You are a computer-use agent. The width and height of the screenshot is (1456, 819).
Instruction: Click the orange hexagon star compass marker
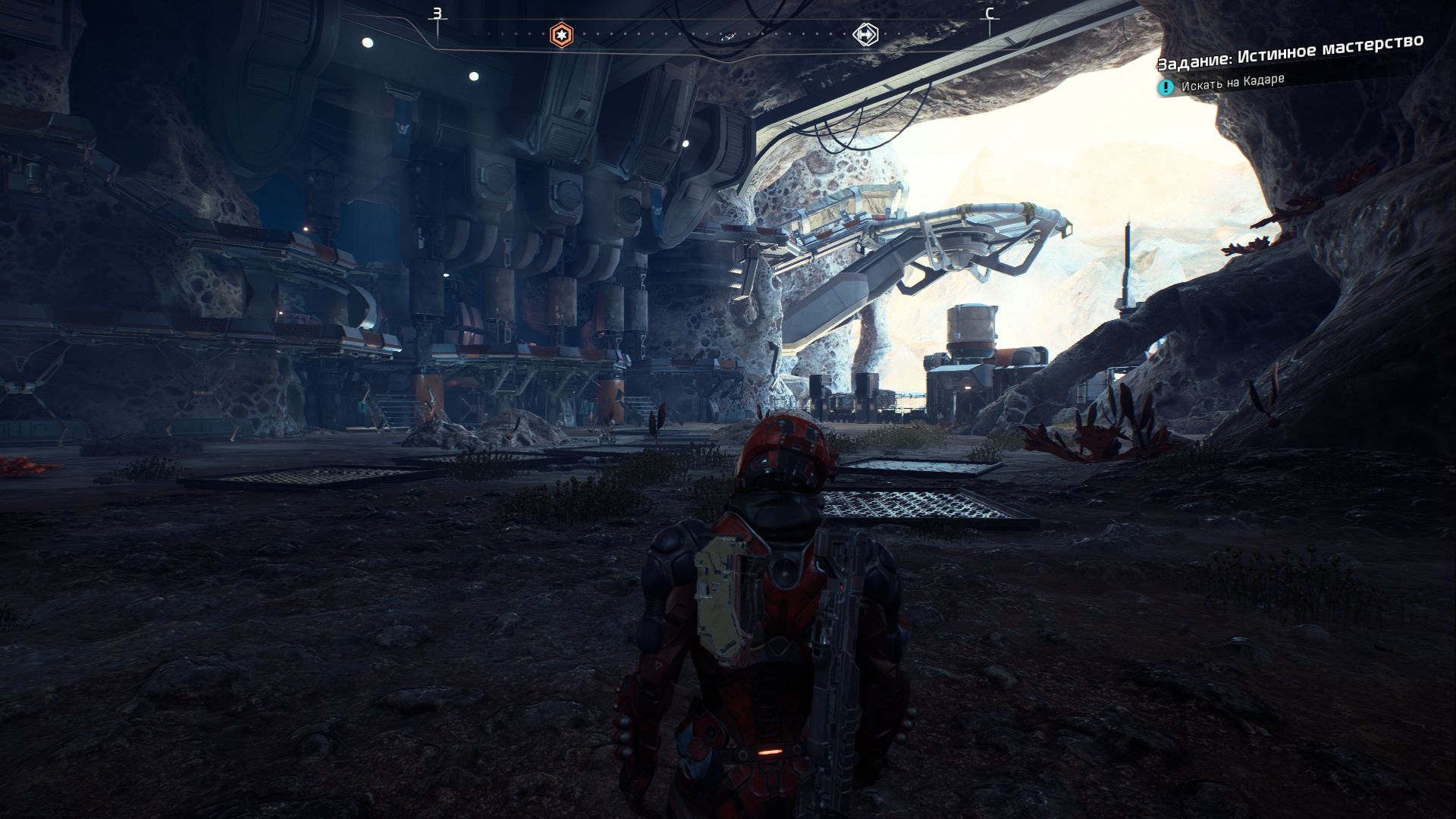point(561,34)
